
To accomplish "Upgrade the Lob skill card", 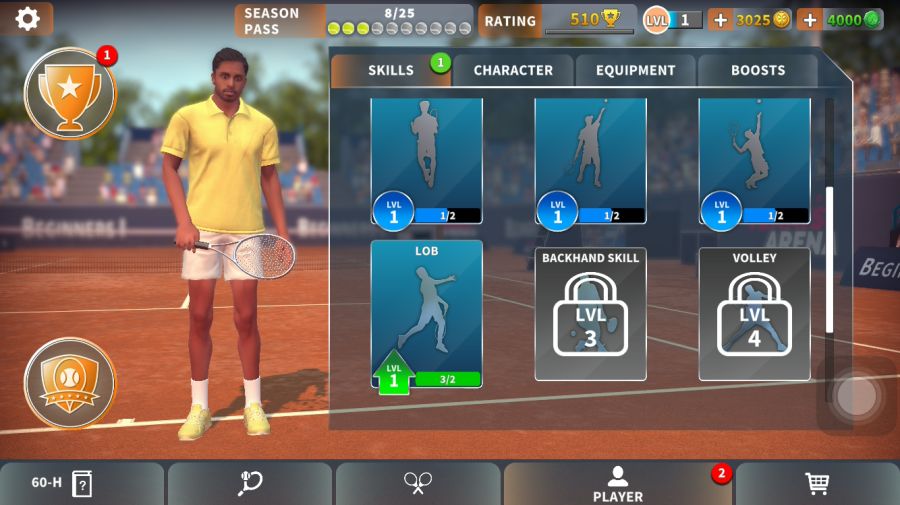I will [427, 315].
